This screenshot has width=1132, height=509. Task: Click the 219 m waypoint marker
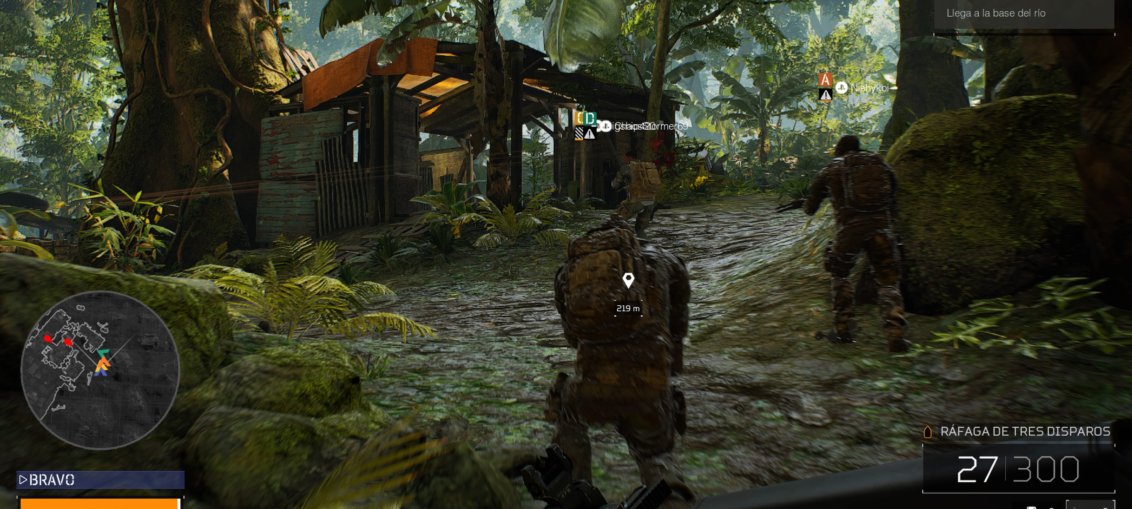tap(628, 281)
